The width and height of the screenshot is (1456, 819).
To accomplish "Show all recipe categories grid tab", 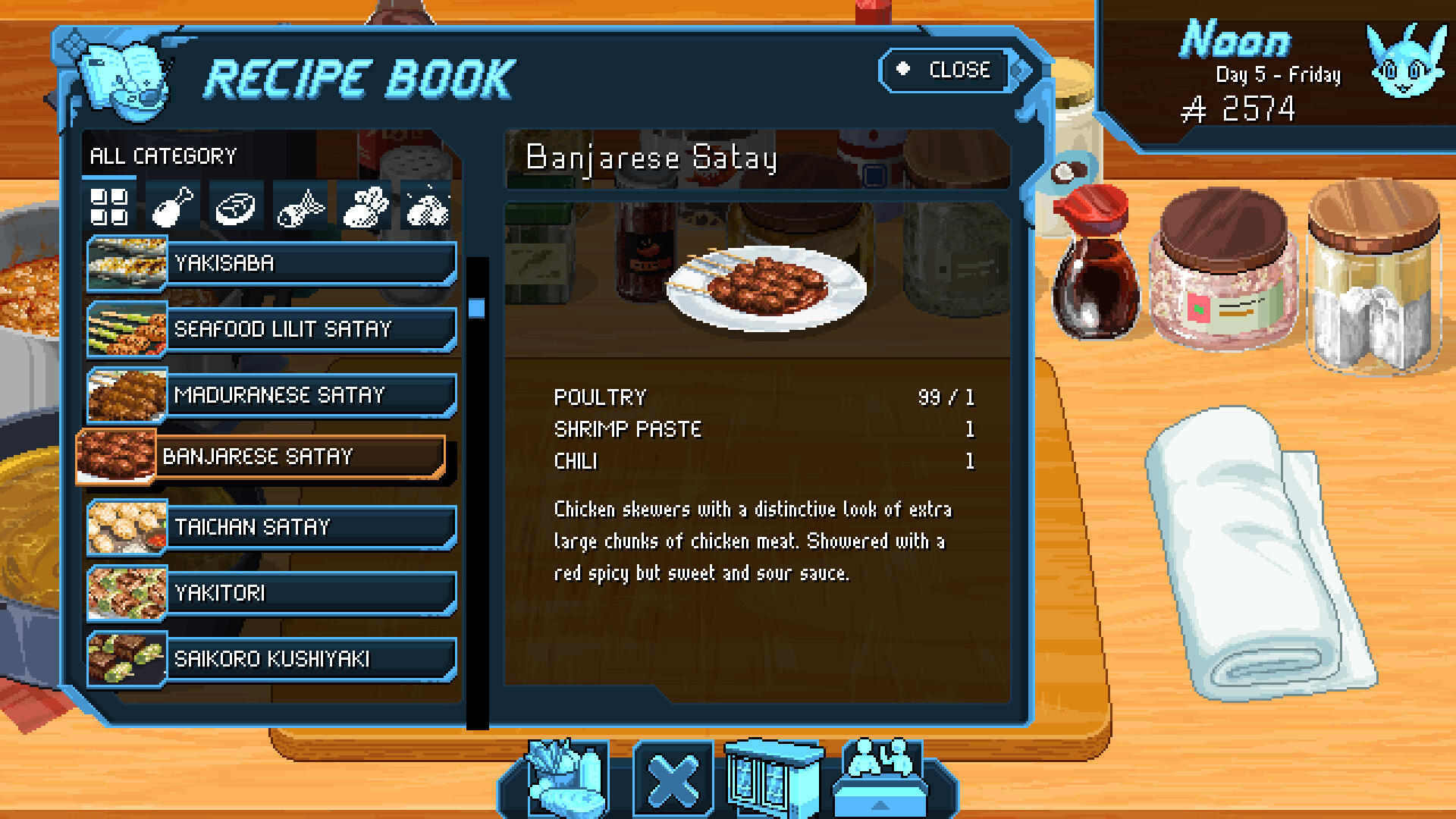I will click(108, 206).
